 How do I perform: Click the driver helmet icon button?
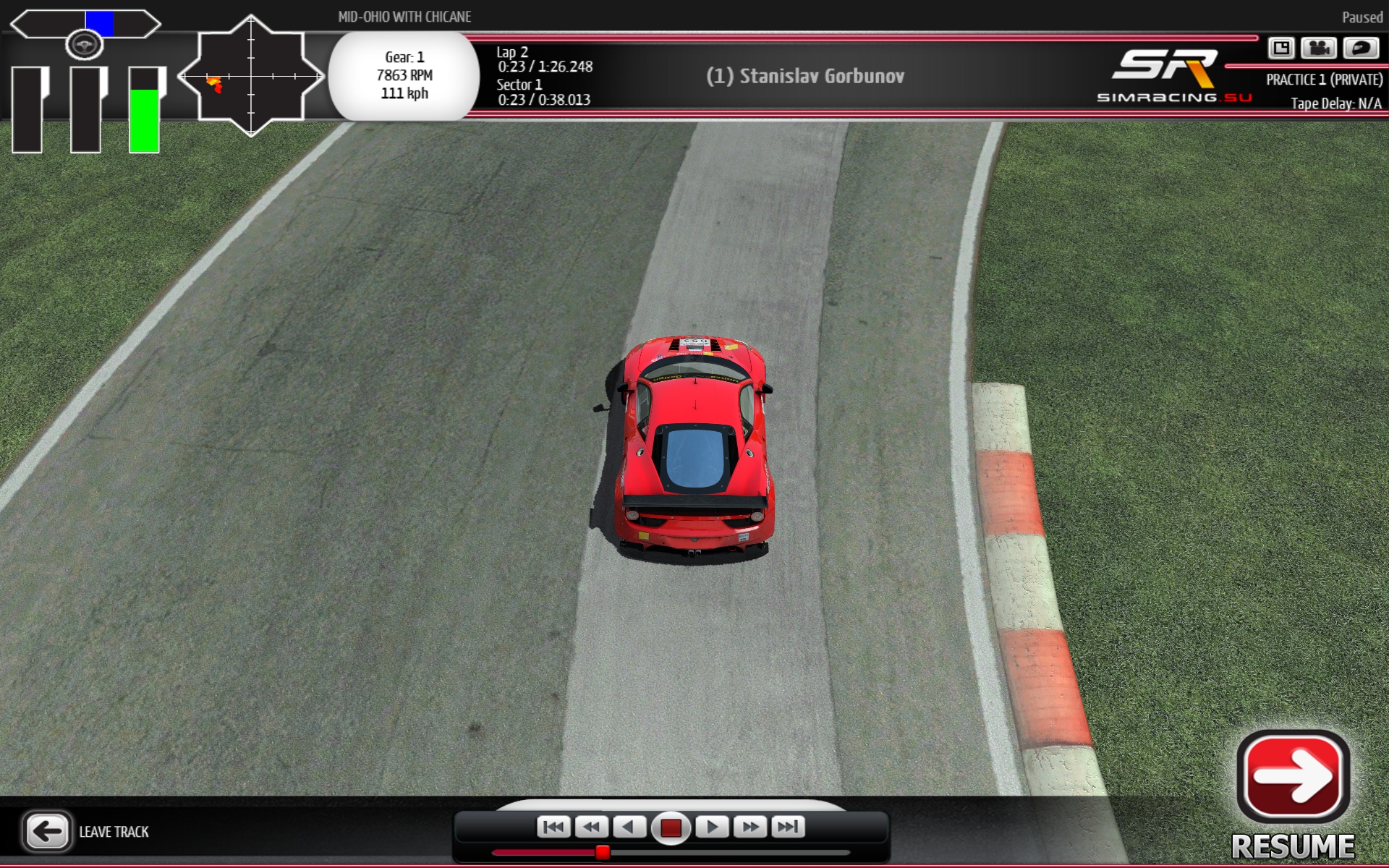click(x=1360, y=48)
